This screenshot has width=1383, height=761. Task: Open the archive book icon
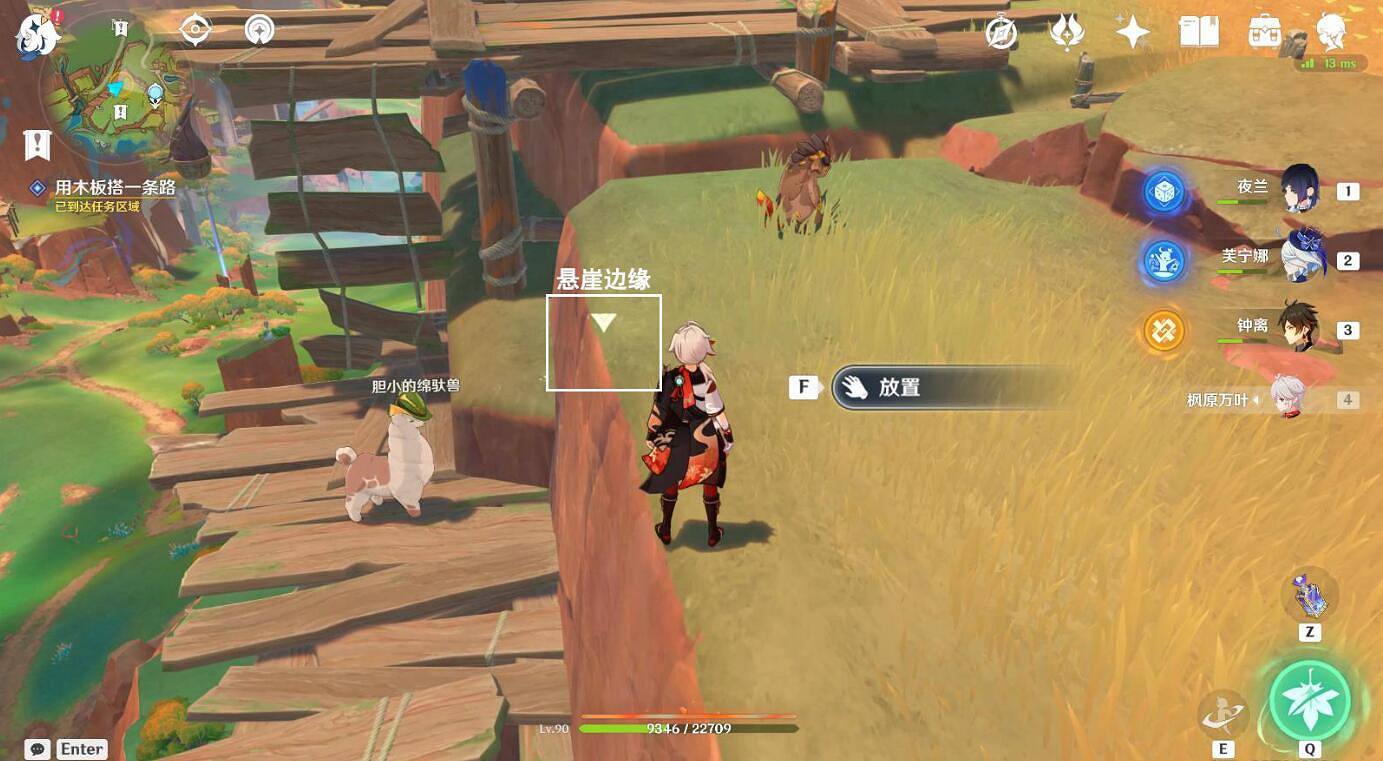(1200, 32)
